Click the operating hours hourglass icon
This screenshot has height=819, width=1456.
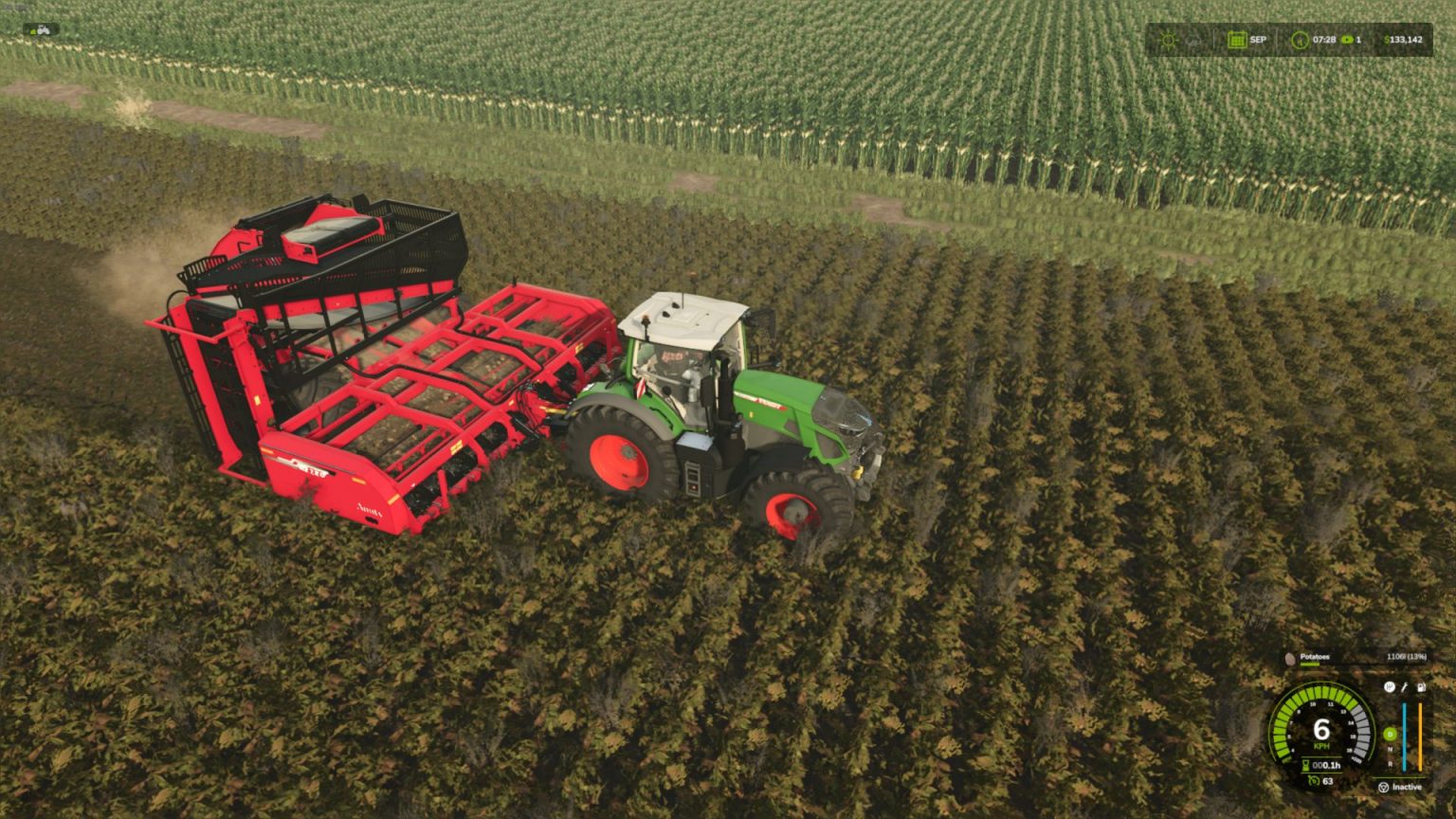point(1305,765)
